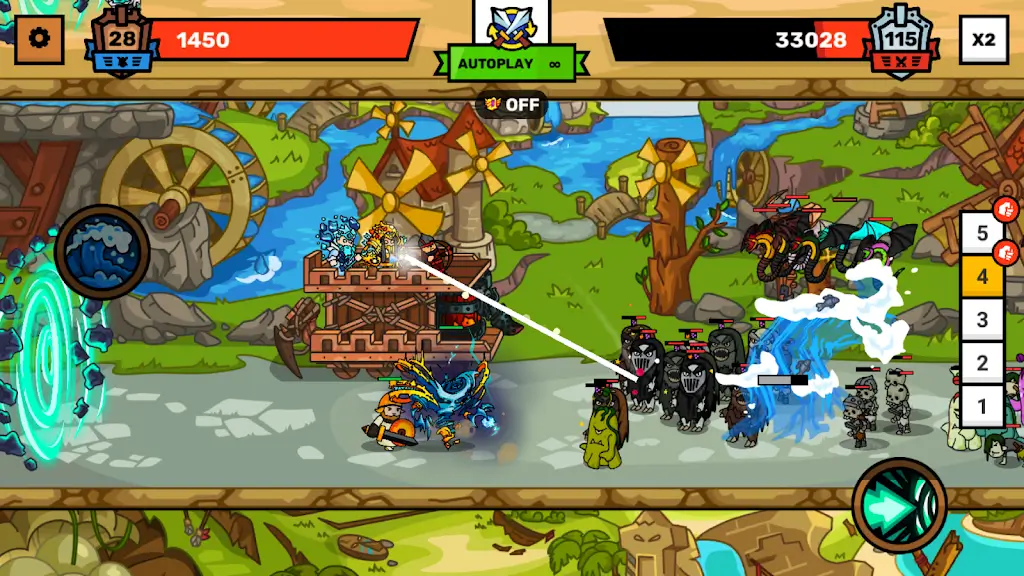Activate the tidal wave skill

click(x=102, y=251)
